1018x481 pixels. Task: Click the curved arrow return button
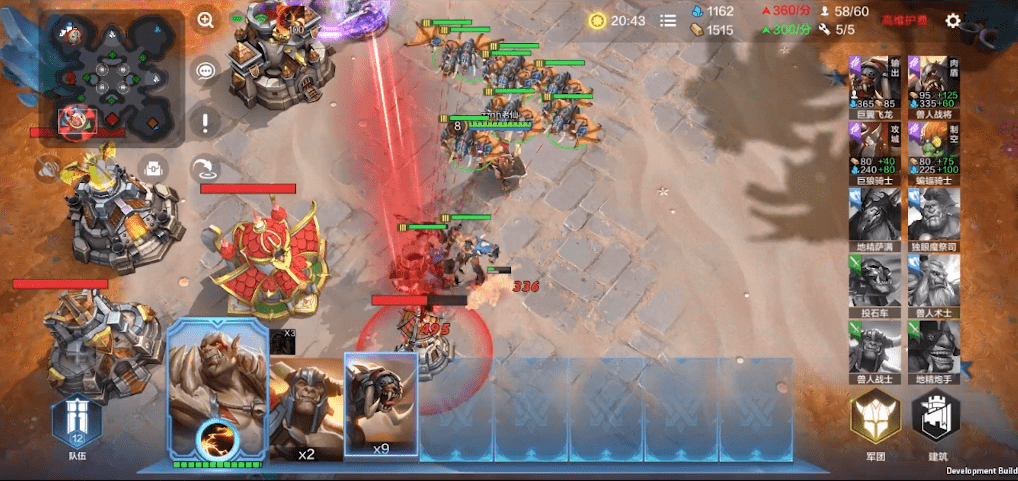tap(206, 169)
